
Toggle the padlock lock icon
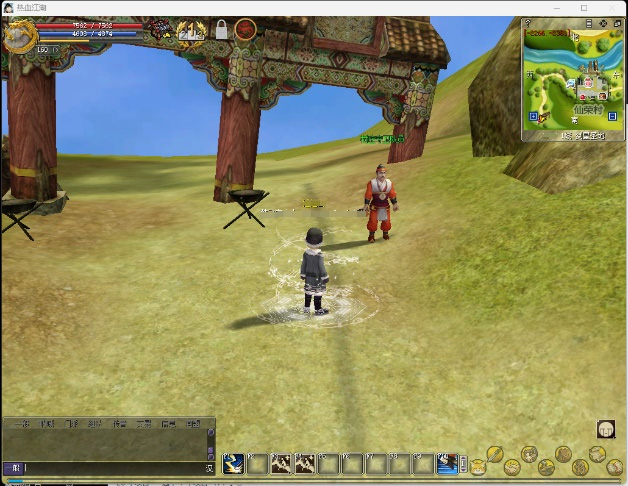pos(221,30)
